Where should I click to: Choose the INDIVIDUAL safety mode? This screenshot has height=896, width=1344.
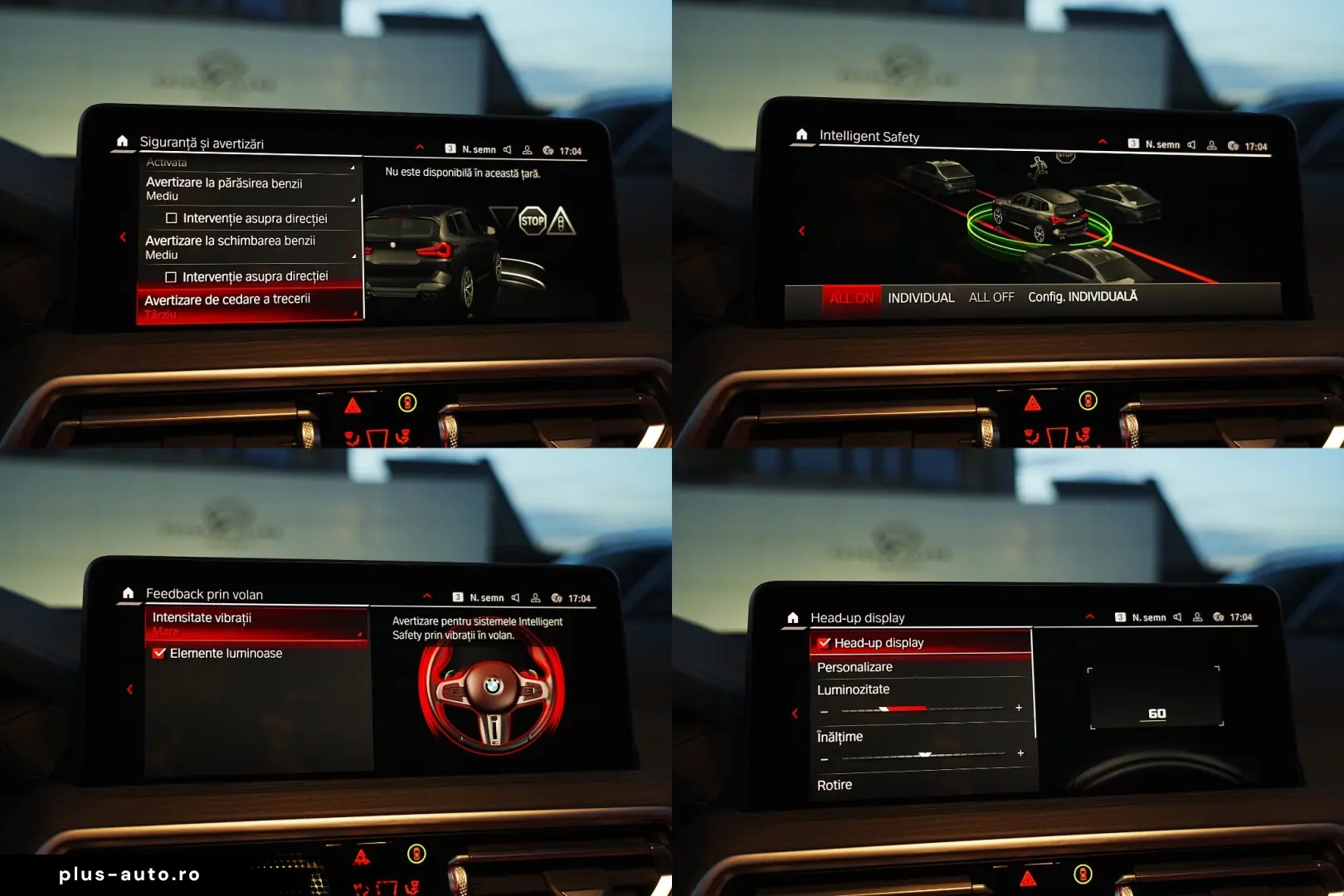(921, 298)
